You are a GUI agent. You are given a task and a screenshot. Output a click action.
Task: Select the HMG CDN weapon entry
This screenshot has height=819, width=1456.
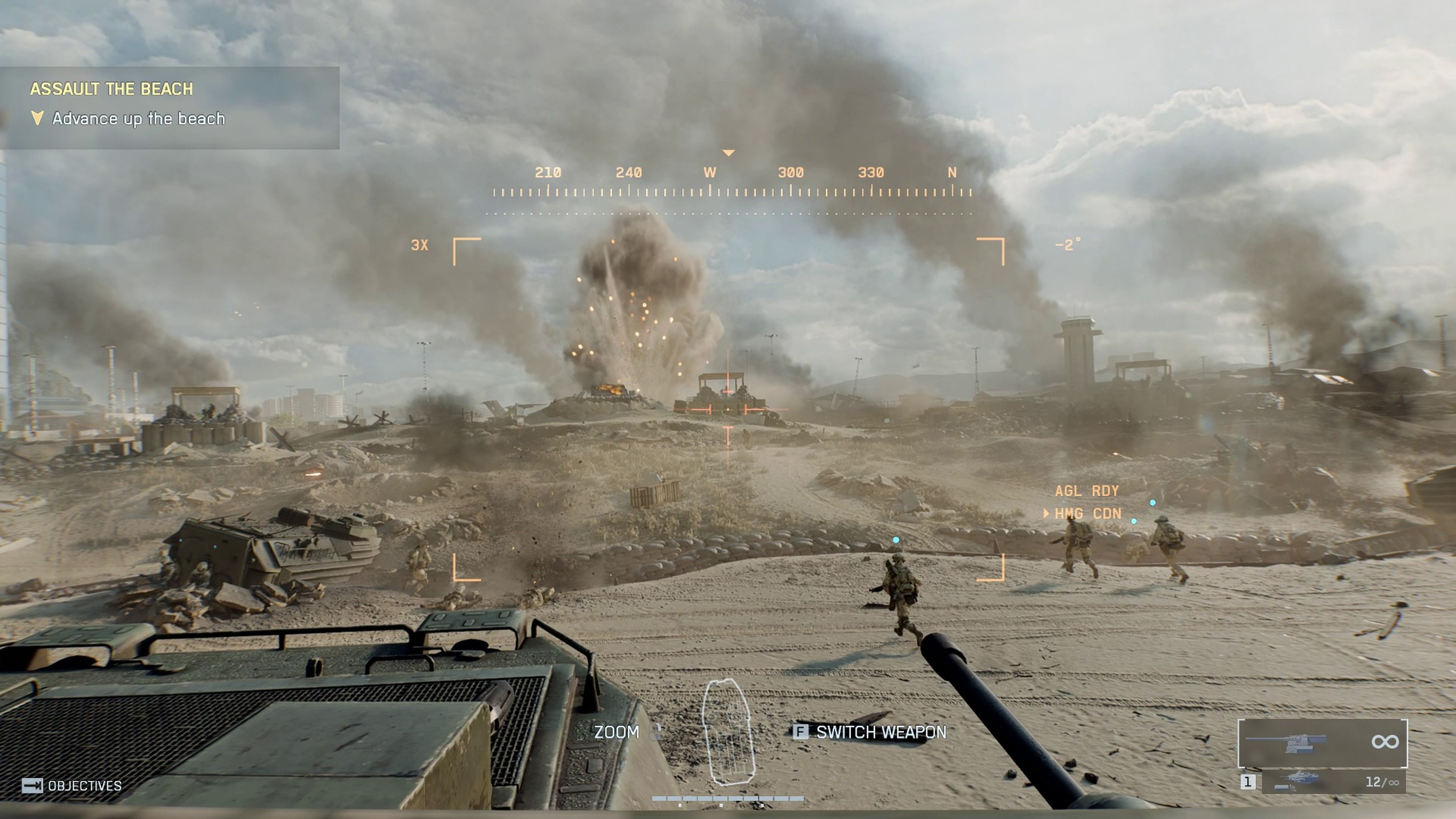1088,514
